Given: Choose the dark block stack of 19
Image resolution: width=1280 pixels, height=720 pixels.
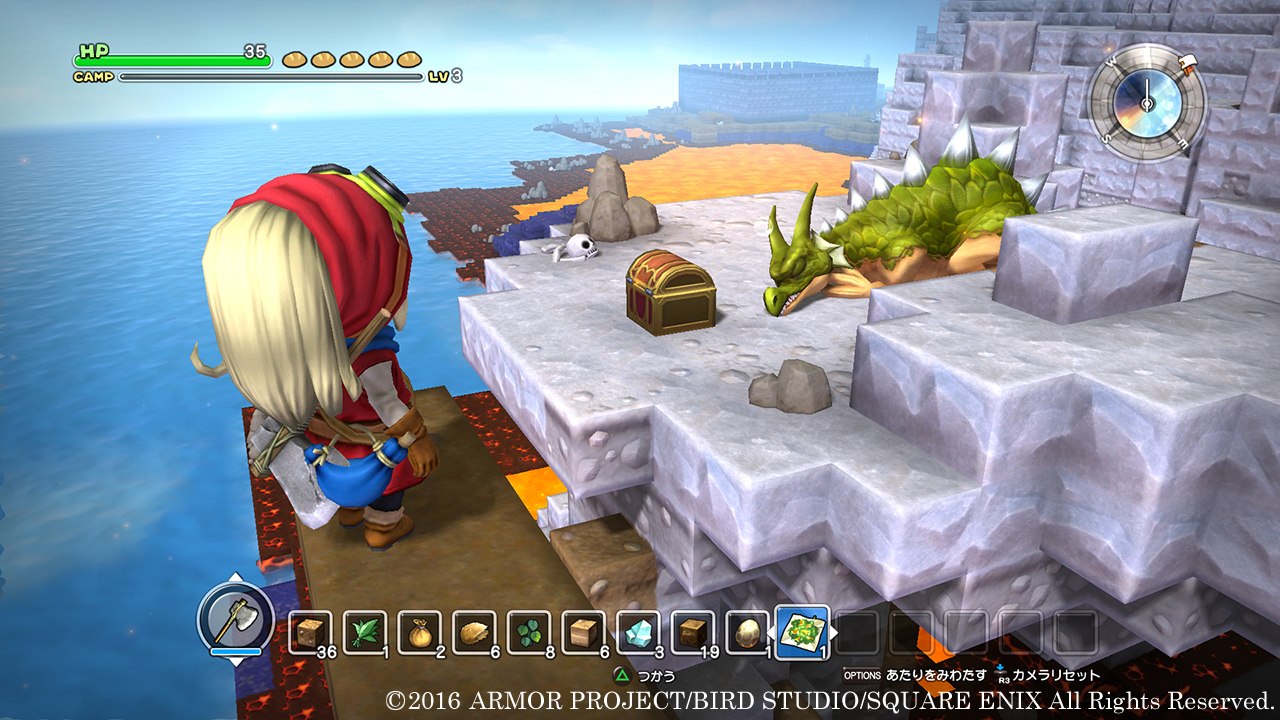Looking at the screenshot, I should click(691, 633).
